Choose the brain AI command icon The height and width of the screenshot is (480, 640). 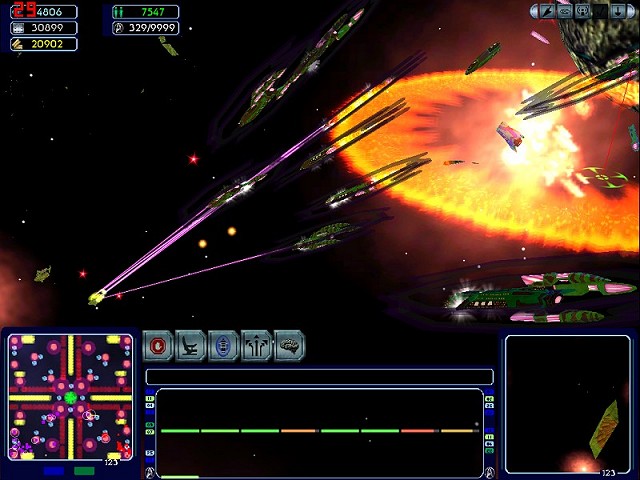click(289, 346)
